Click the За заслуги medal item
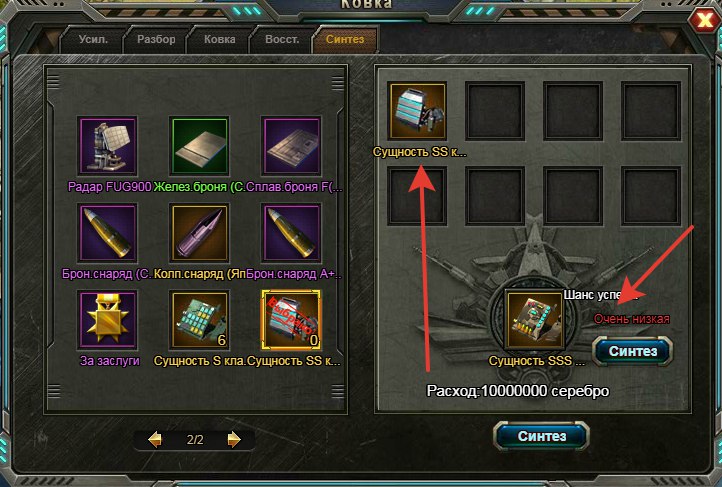The image size is (722, 487). [107, 320]
